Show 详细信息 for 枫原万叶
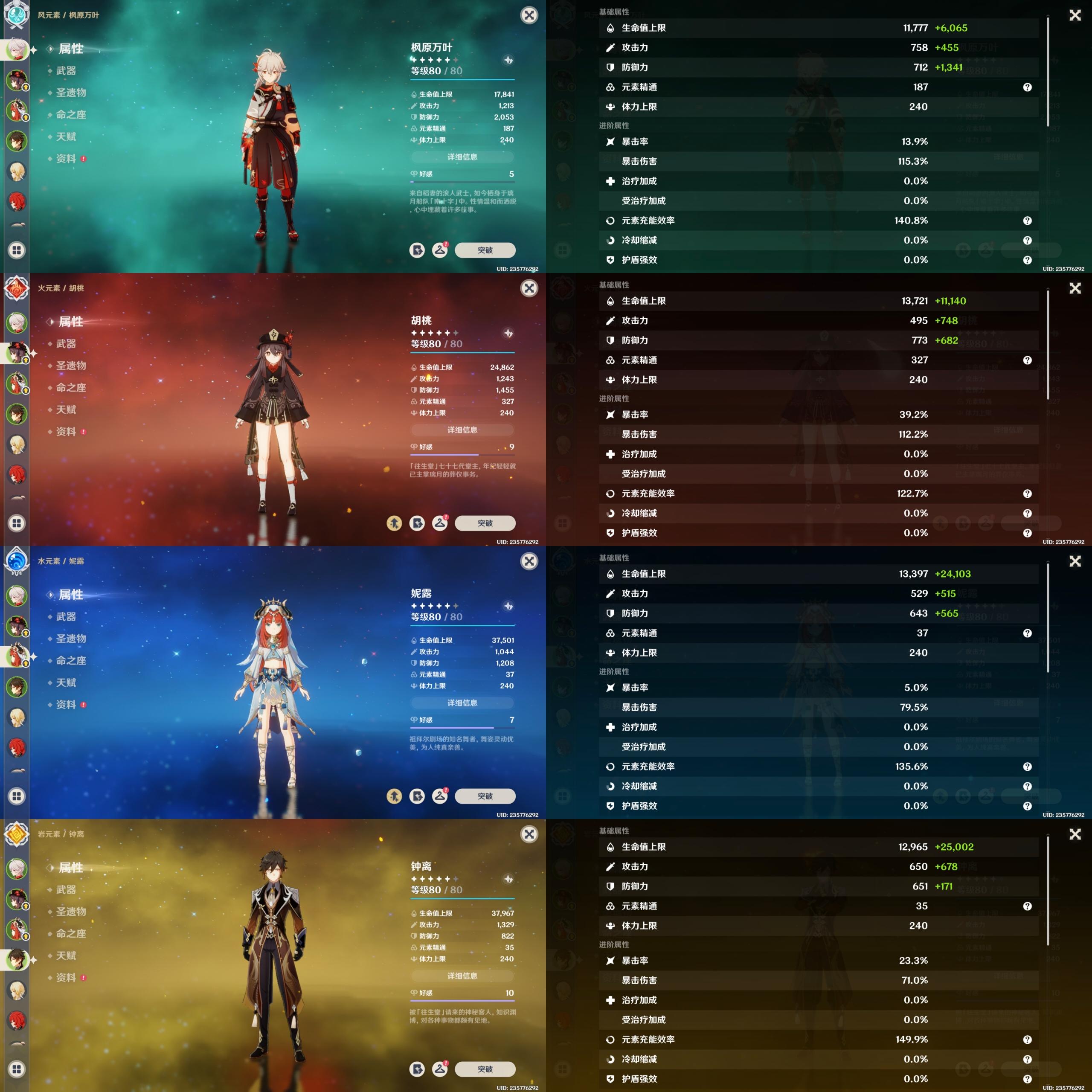1092x1092 pixels. 462,157
